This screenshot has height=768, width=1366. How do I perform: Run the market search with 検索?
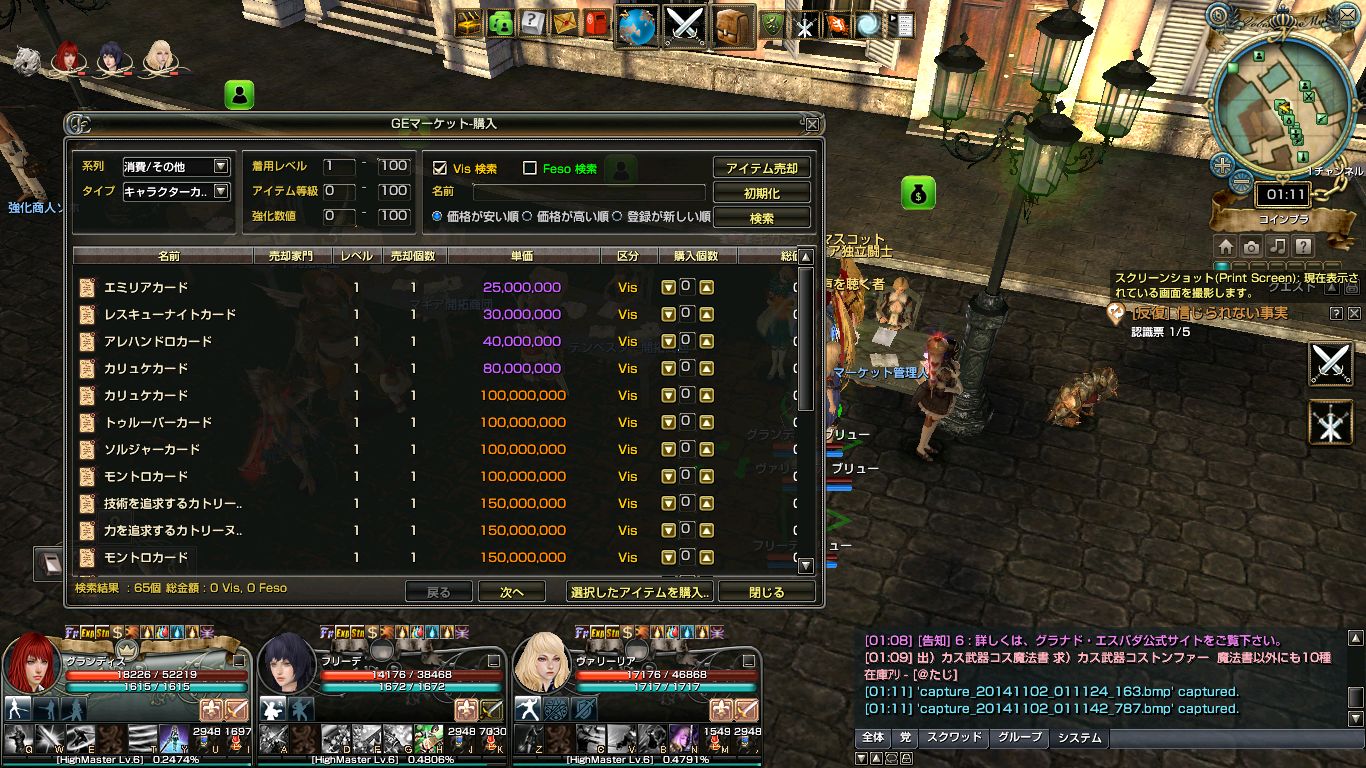tap(761, 217)
